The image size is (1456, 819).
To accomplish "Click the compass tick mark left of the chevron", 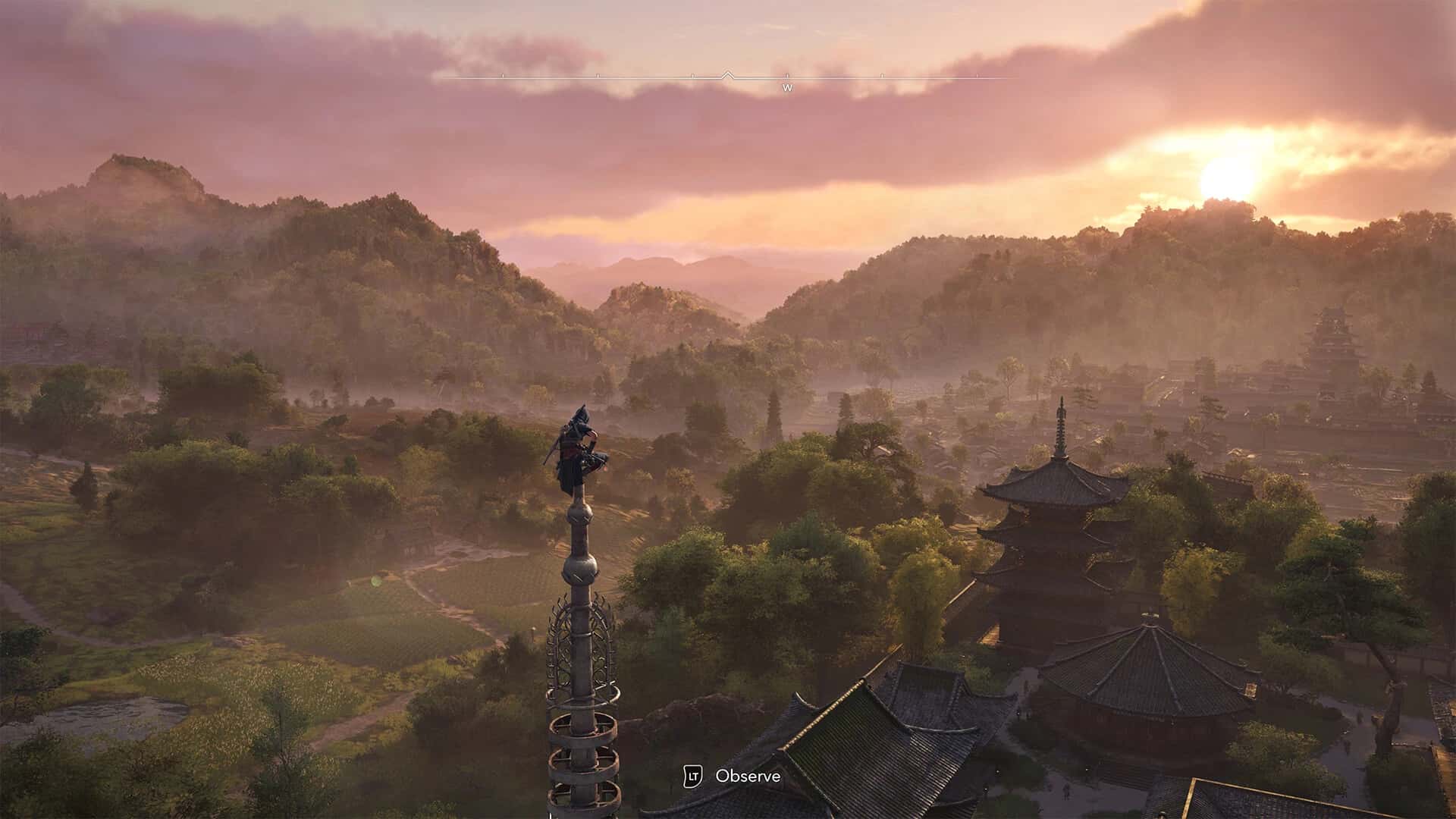I will [692, 74].
